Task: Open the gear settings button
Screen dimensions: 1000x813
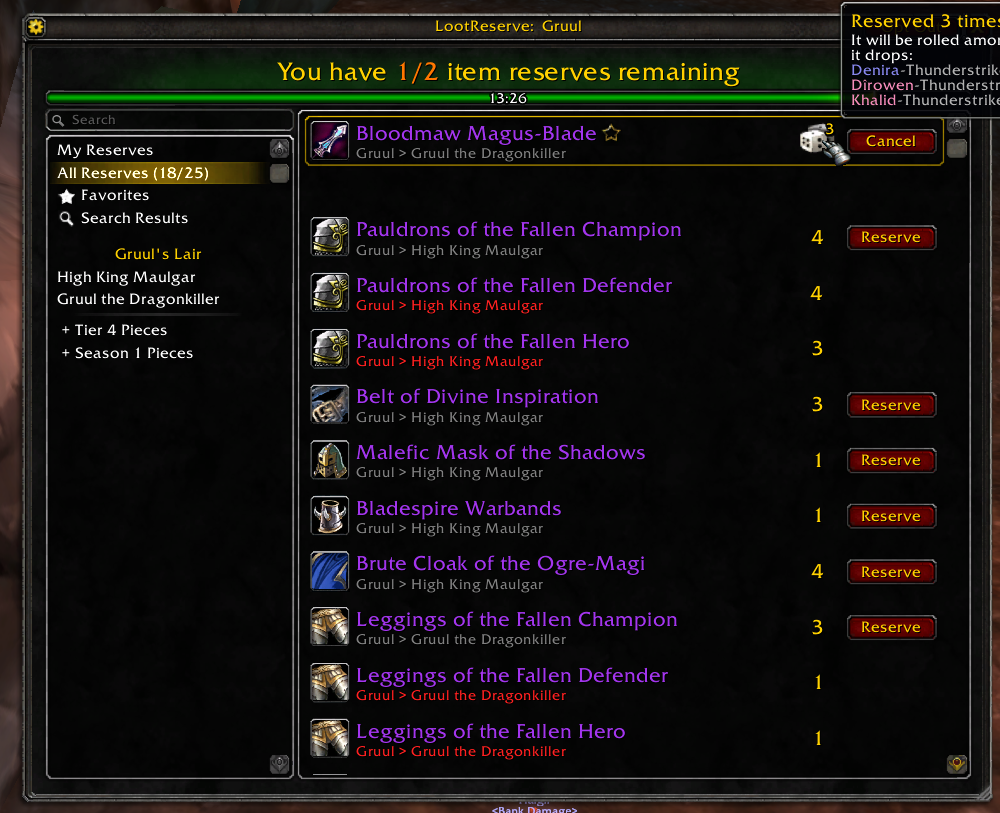Action: [36, 27]
